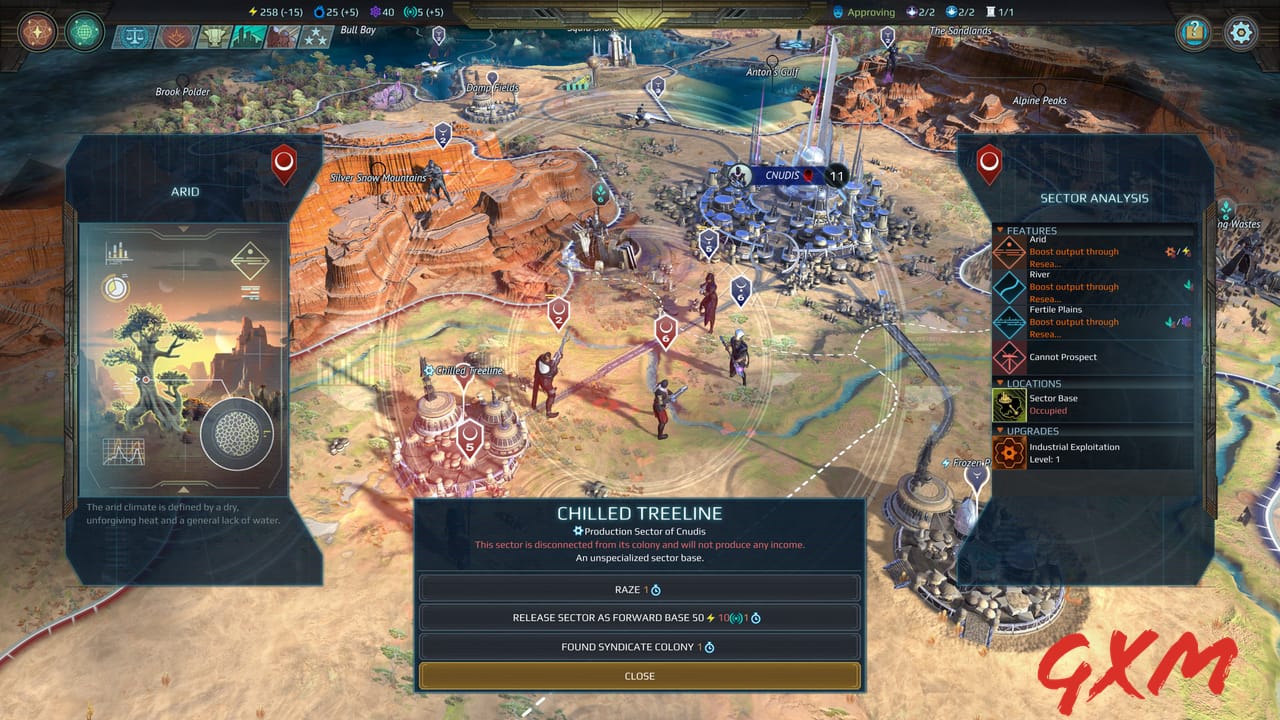Click the Arid feature diamond icon

click(1009, 253)
